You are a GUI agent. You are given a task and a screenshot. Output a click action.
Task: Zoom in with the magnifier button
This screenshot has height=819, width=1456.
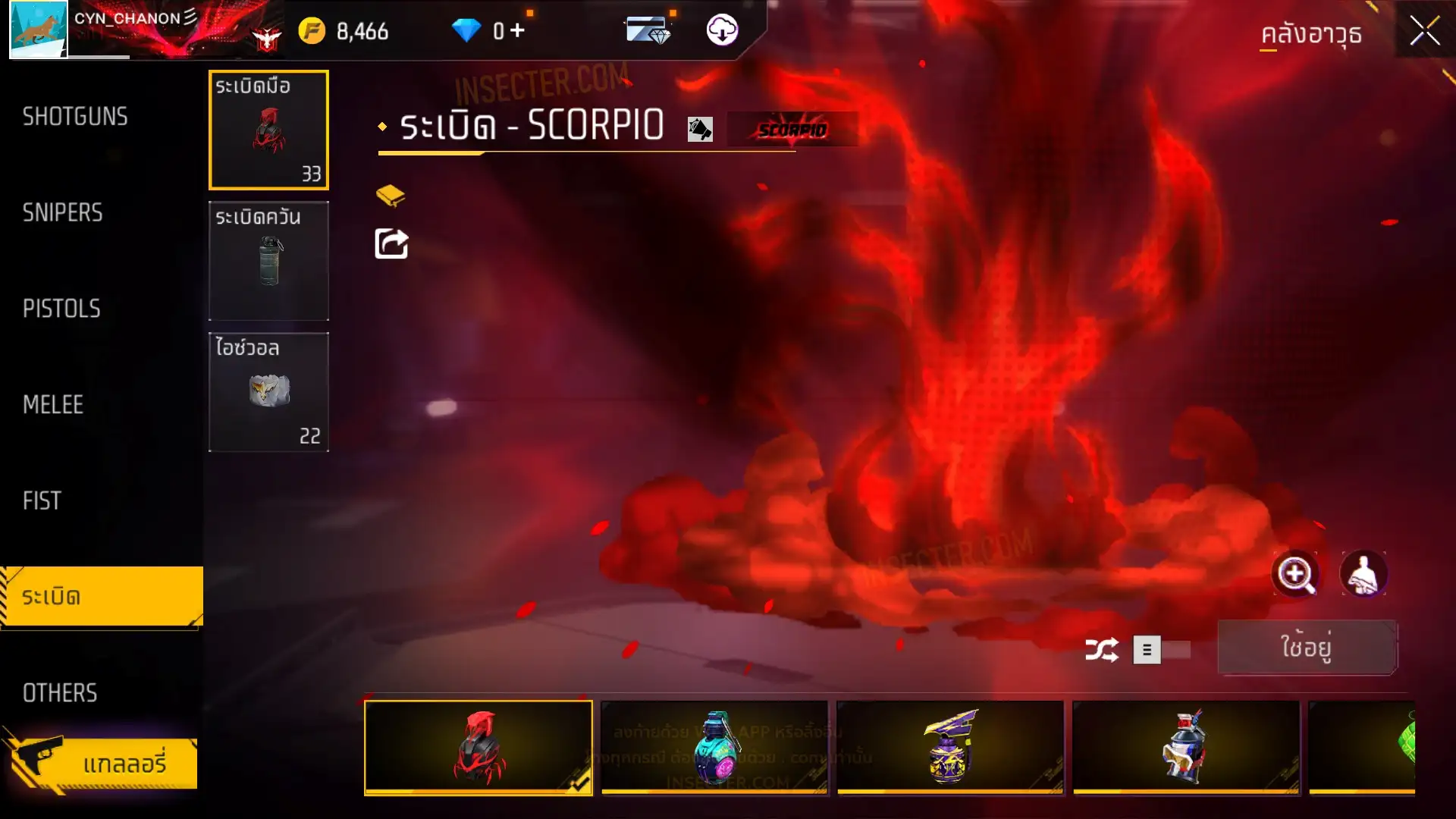(1295, 574)
